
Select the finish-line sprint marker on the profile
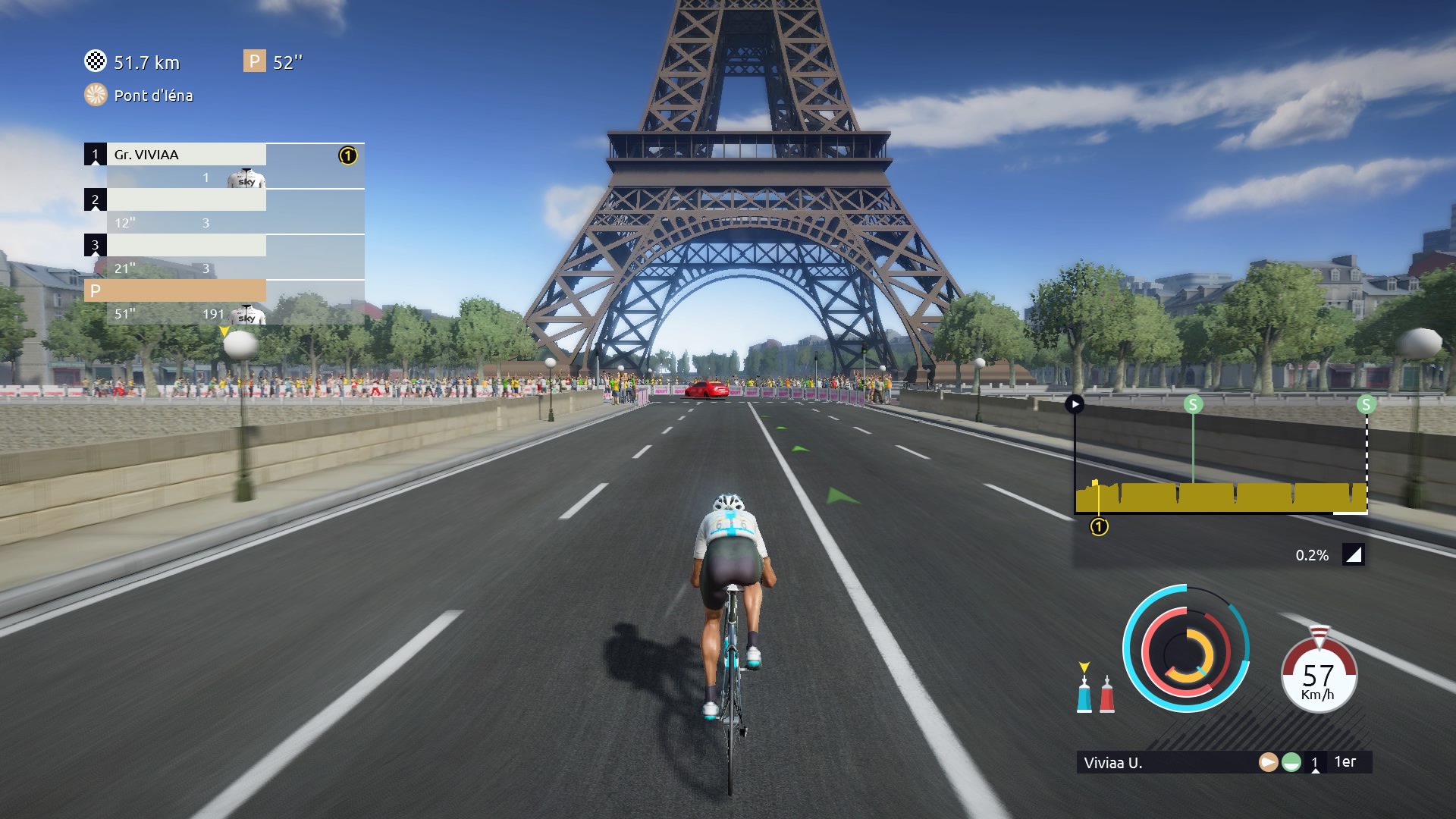coord(1366,404)
